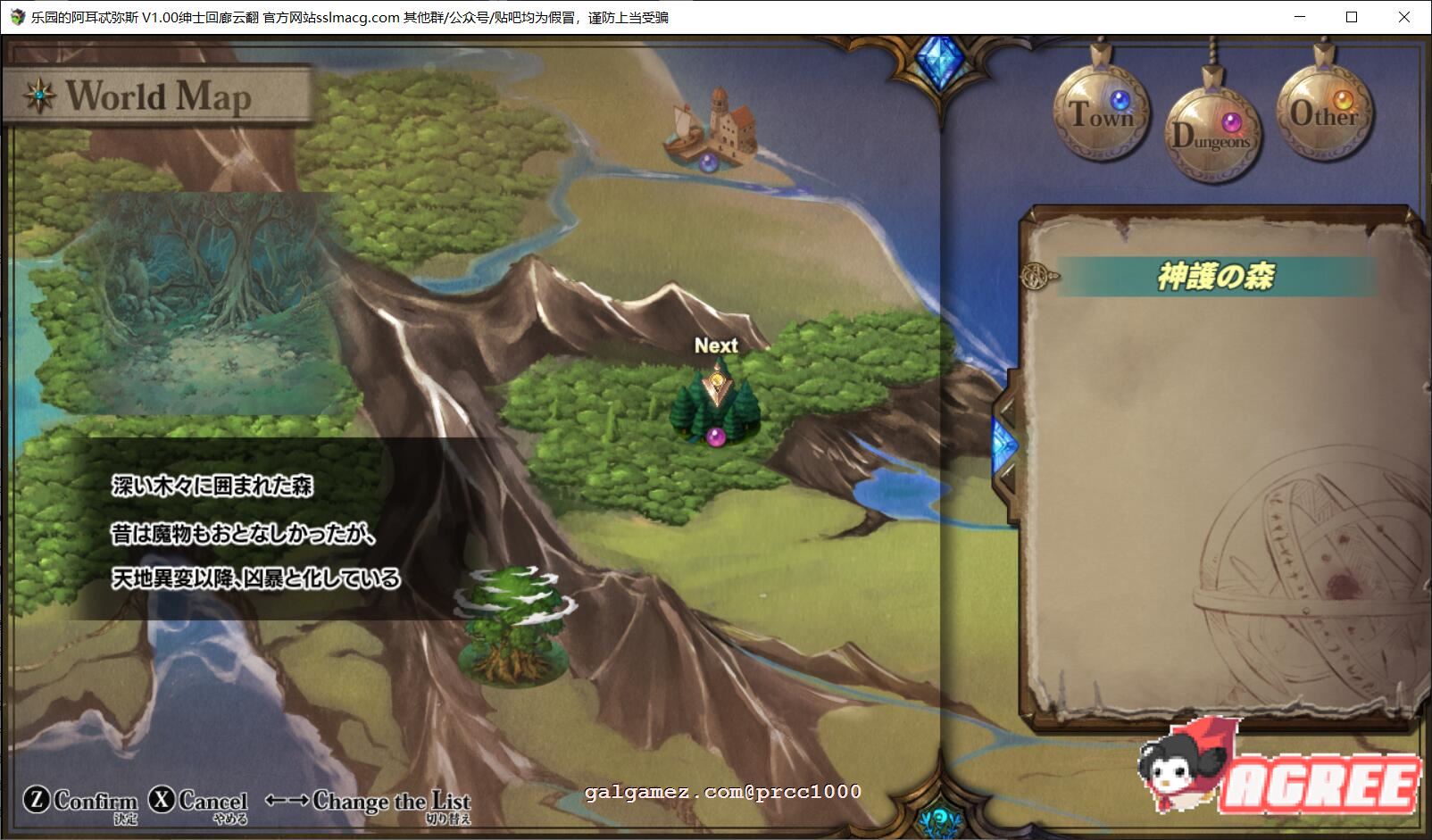Click the purple gem below the forest dungeon
Viewport: 1432px width, 840px height.
coord(713,437)
